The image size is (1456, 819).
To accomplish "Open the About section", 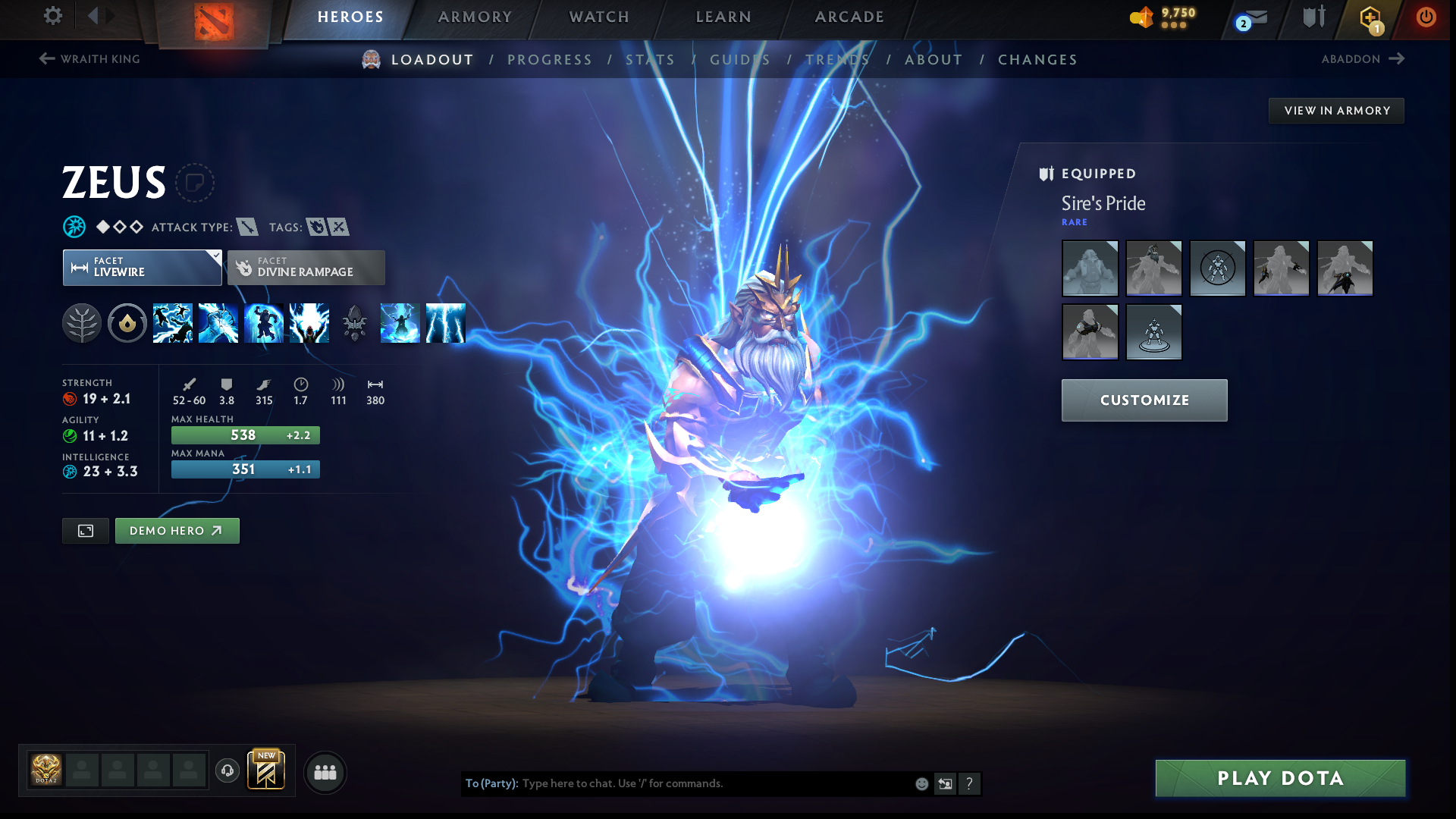I will 934,60.
